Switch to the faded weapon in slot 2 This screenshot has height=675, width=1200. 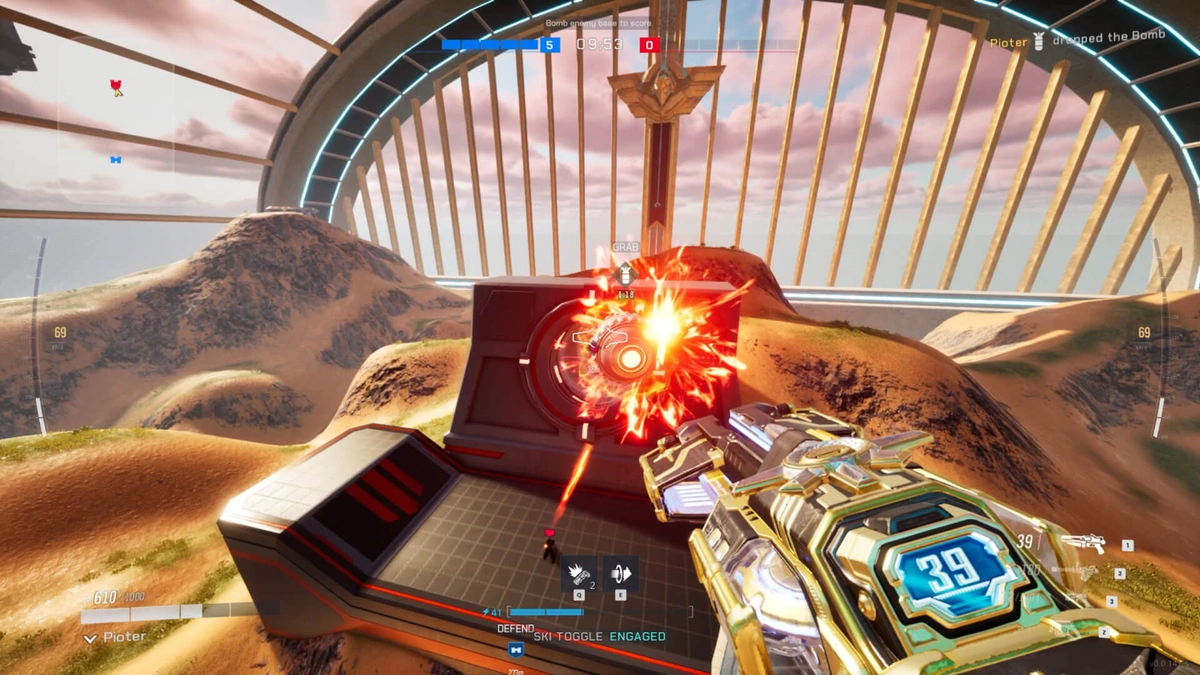(x=1080, y=573)
